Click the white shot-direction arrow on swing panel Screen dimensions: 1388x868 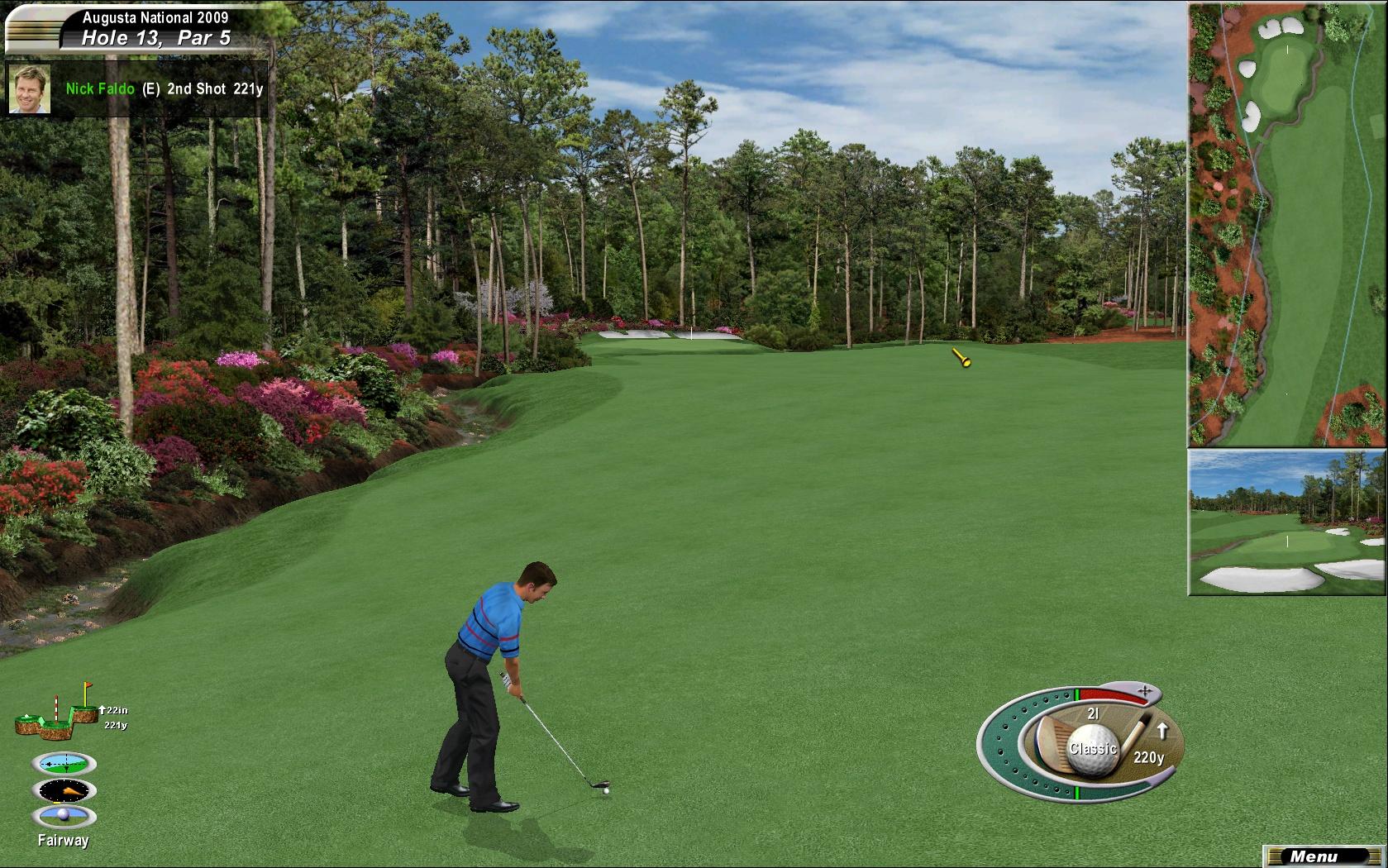pos(1161,731)
